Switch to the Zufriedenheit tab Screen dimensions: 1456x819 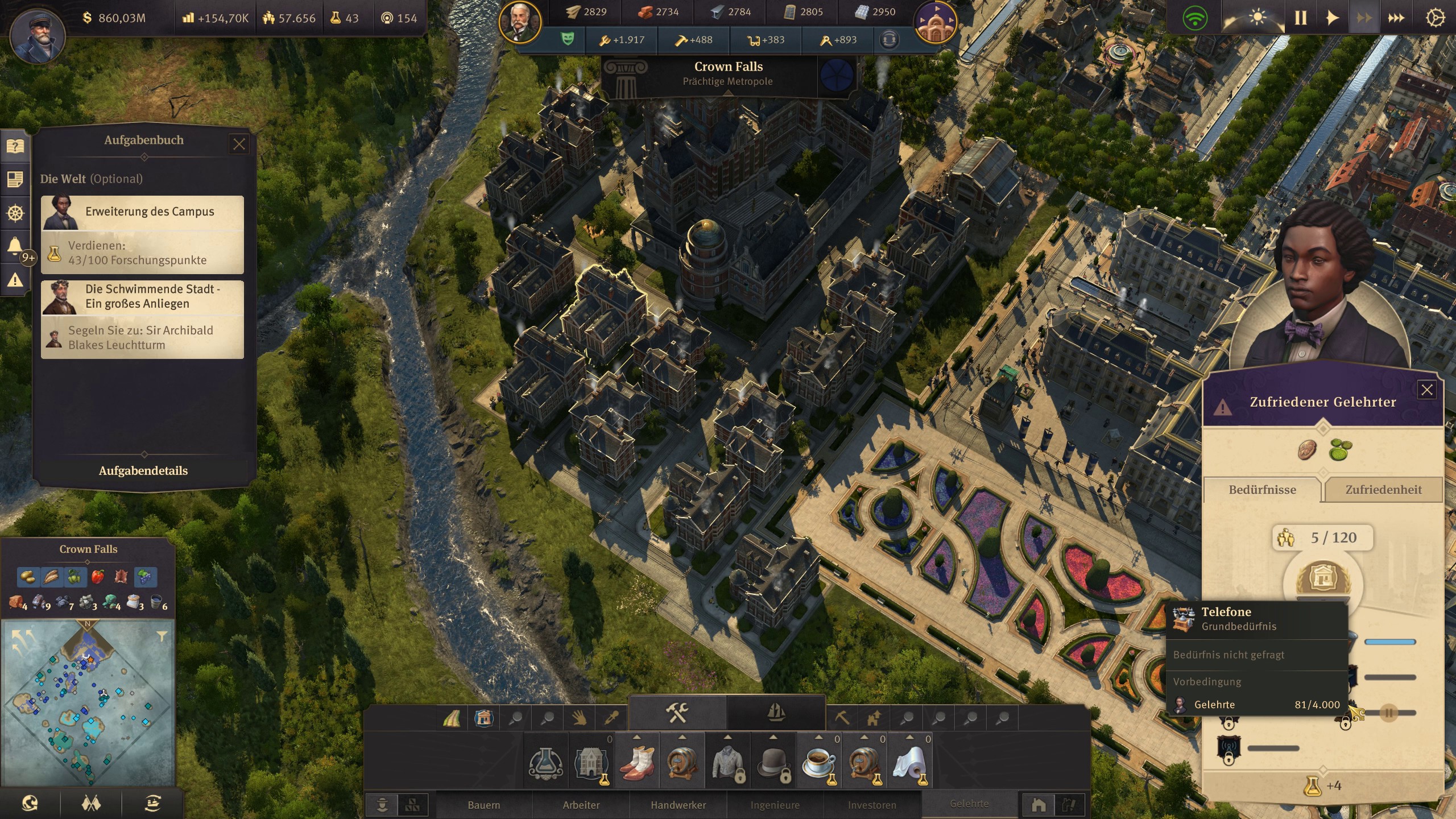click(x=1383, y=490)
